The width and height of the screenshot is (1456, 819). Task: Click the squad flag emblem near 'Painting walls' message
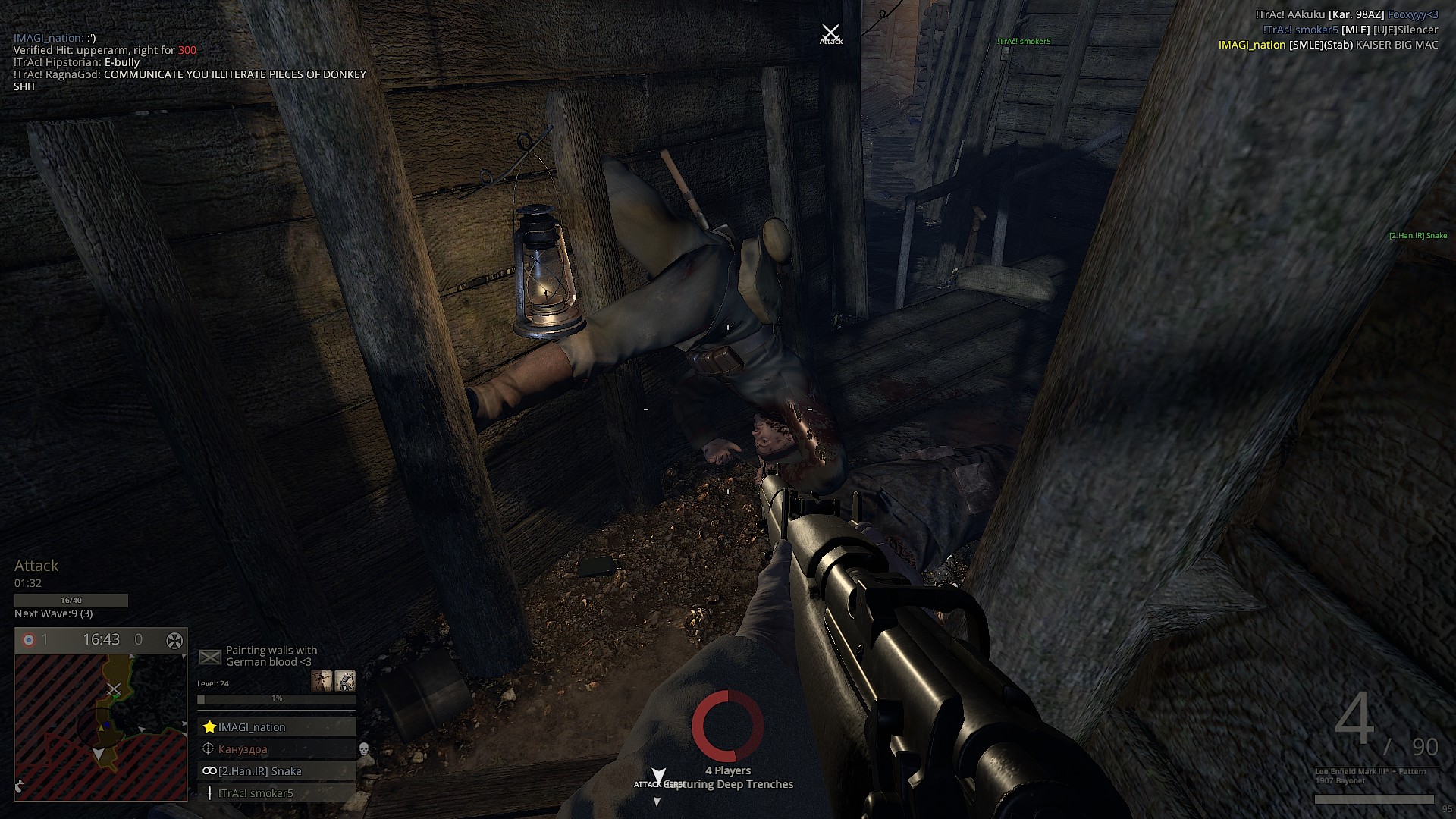pyautogui.click(x=210, y=657)
